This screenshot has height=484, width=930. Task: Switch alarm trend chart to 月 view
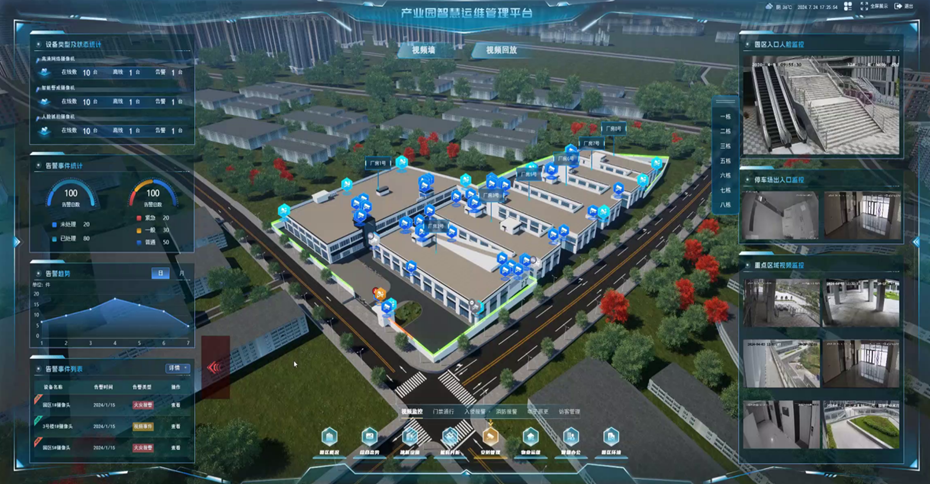180,273
